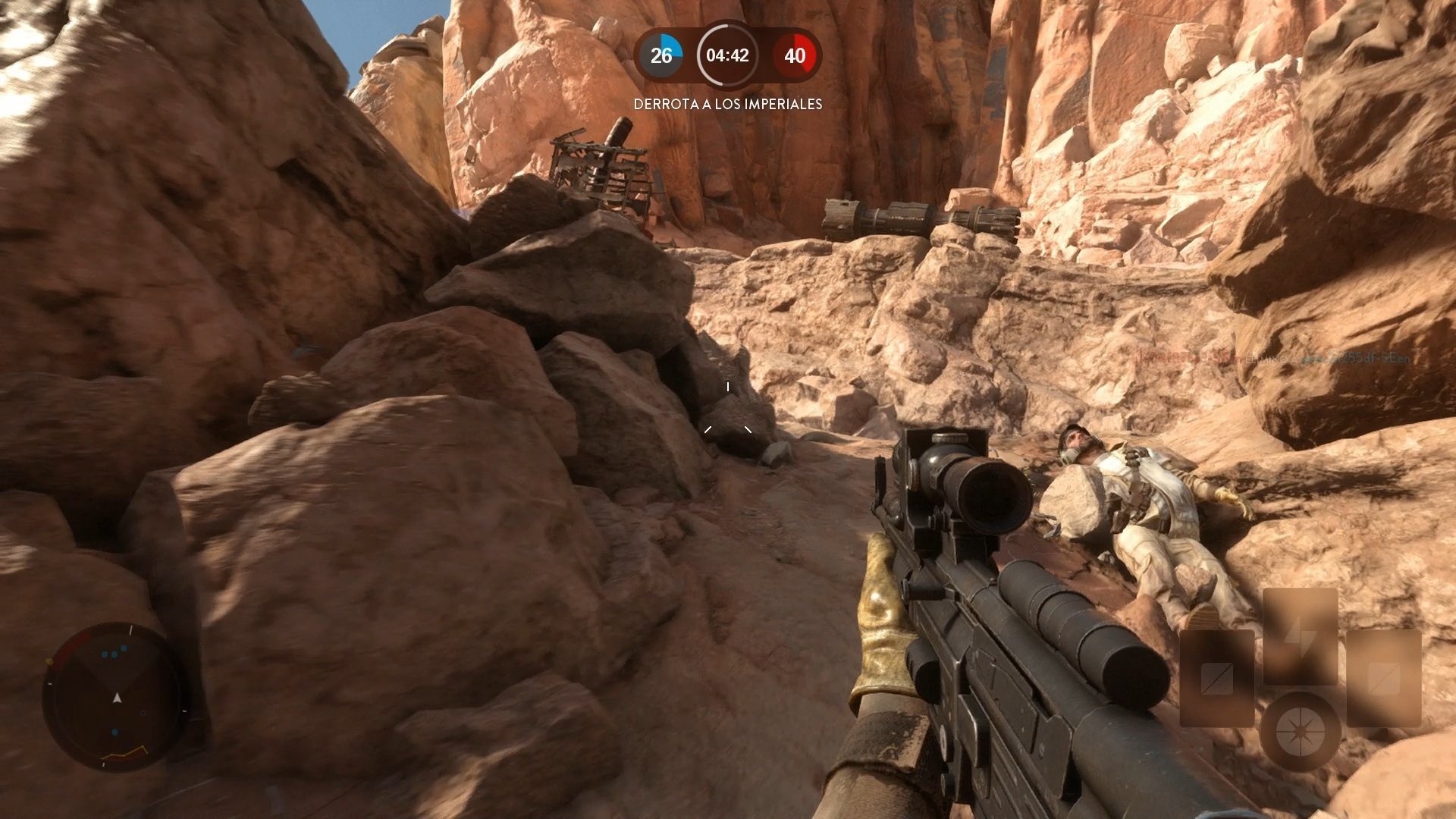Screen dimensions: 1456x819
Task: Click the north tick mark on the compass minimap
Action: (131, 629)
